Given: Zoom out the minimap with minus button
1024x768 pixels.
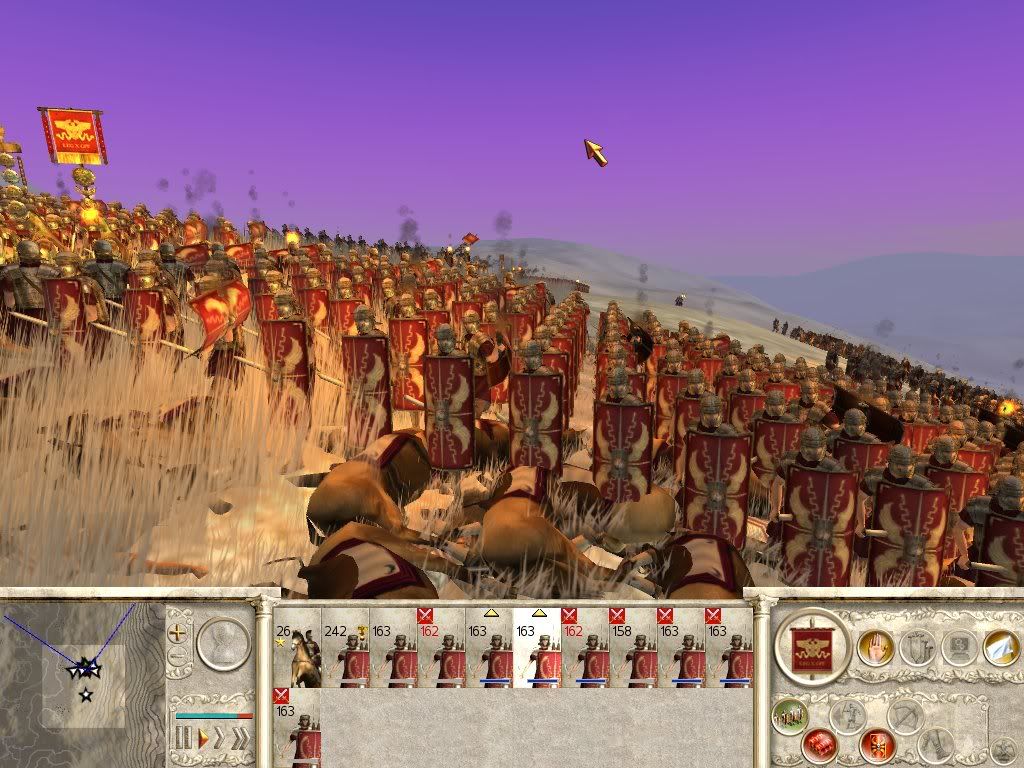Looking at the screenshot, I should click(179, 657).
